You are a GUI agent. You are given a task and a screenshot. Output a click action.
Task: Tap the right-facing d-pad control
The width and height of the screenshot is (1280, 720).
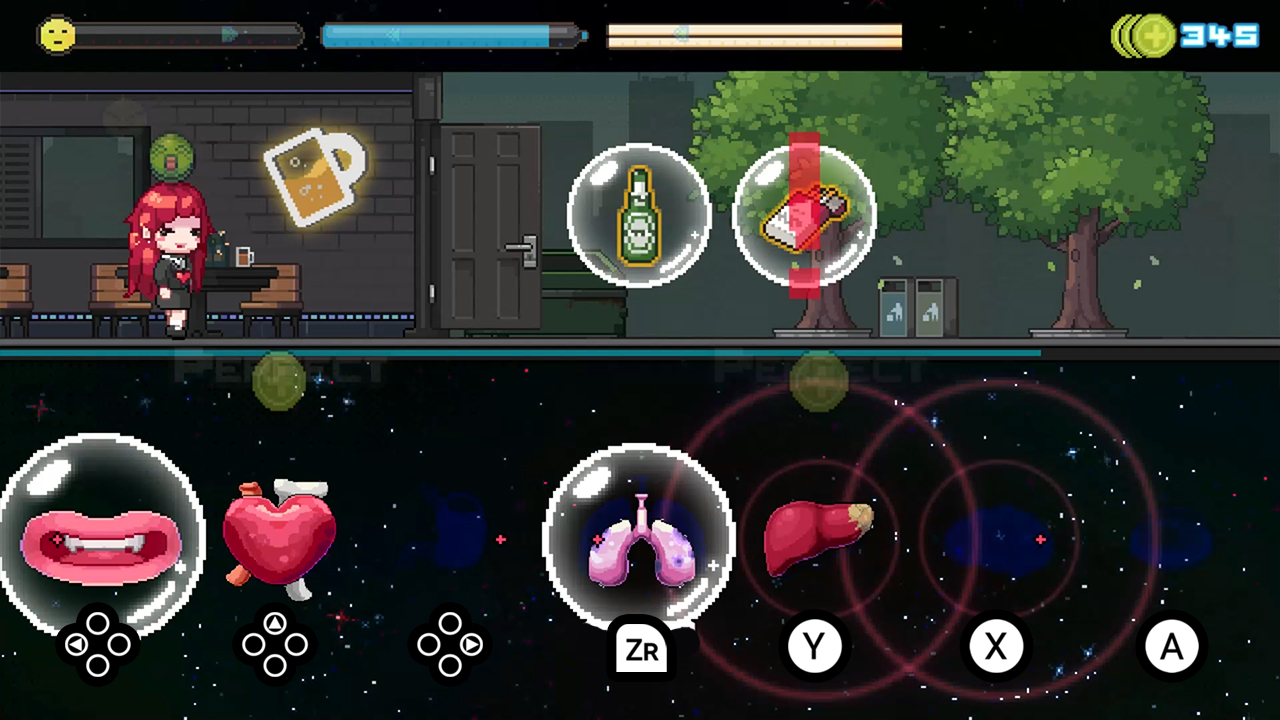451,643
